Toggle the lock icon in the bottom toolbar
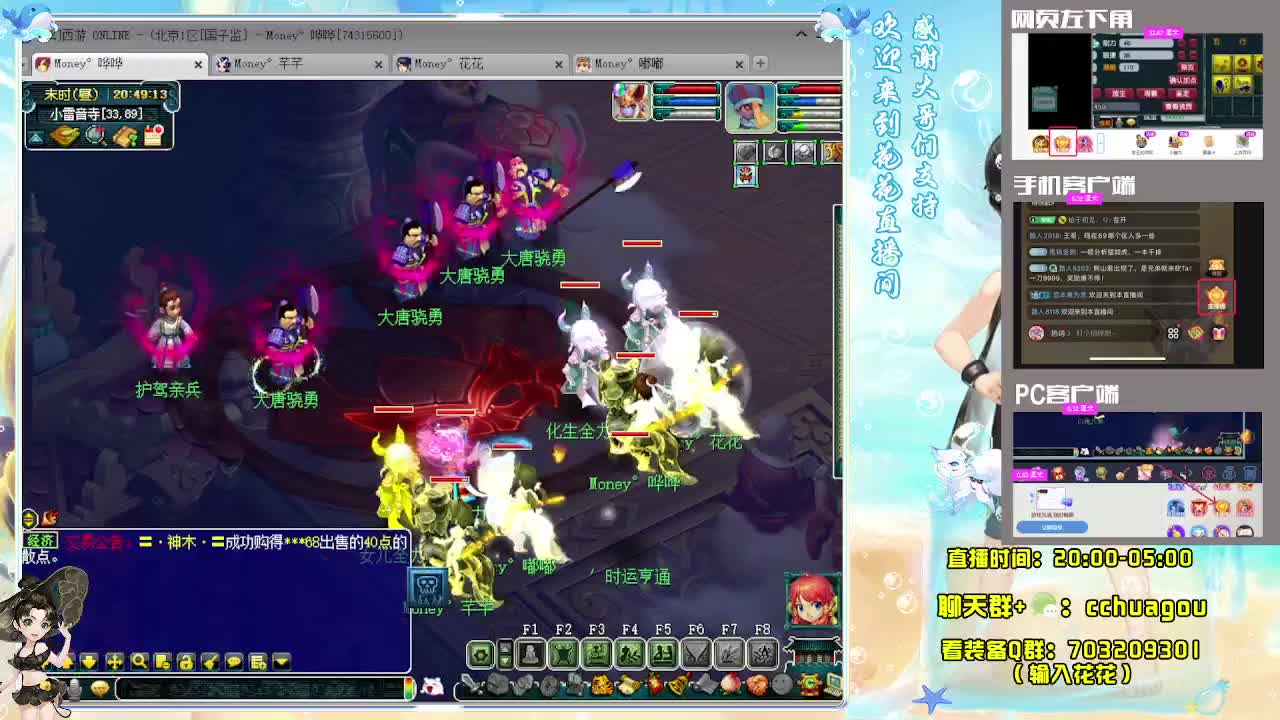Screen dimensions: 1280x720 (187, 663)
